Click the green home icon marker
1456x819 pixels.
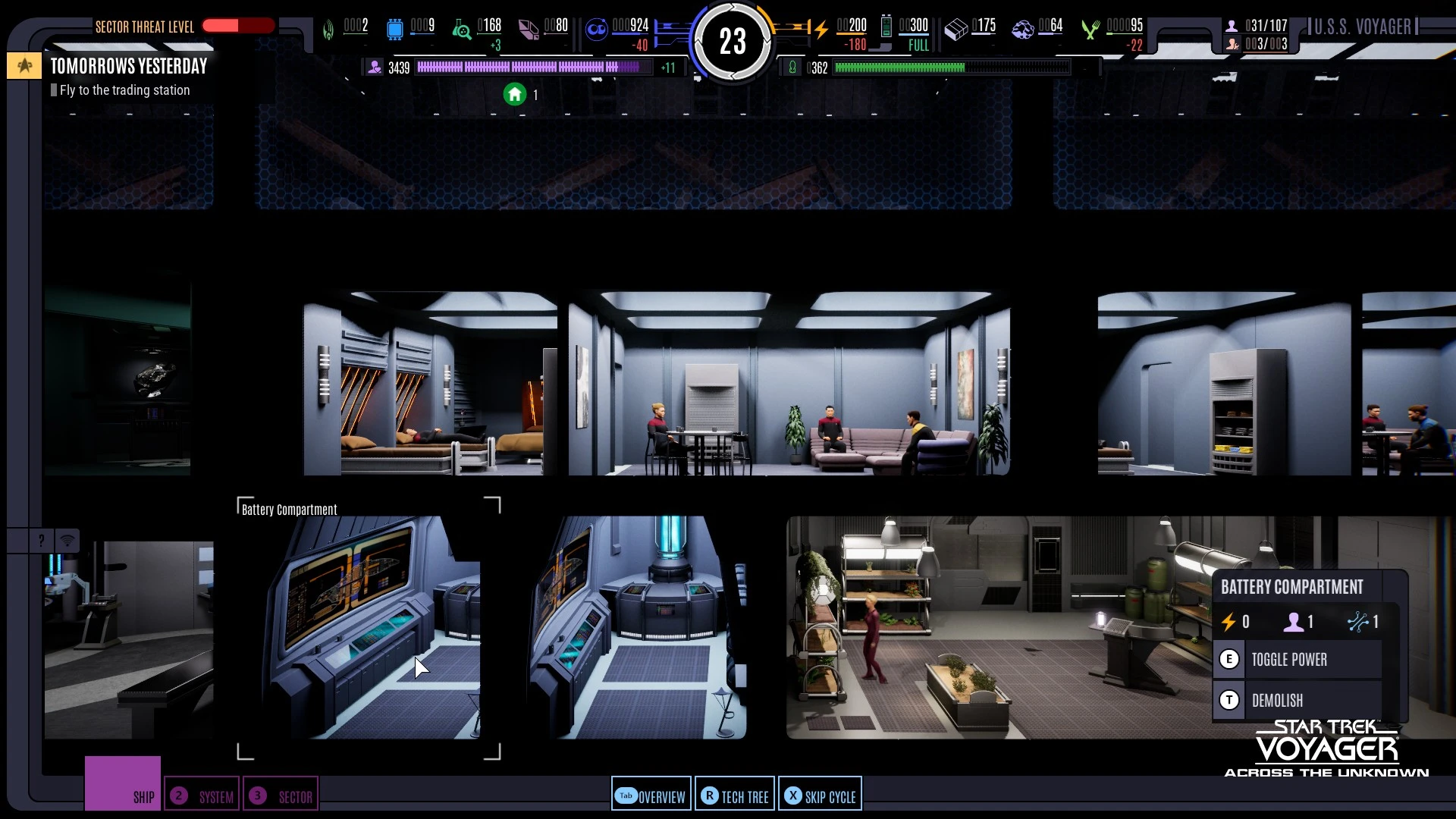coord(515,94)
